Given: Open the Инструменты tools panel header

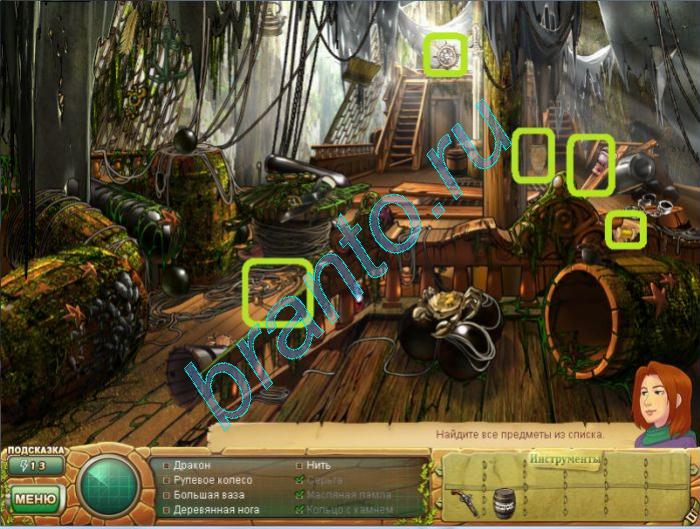Looking at the screenshot, I should 564,460.
